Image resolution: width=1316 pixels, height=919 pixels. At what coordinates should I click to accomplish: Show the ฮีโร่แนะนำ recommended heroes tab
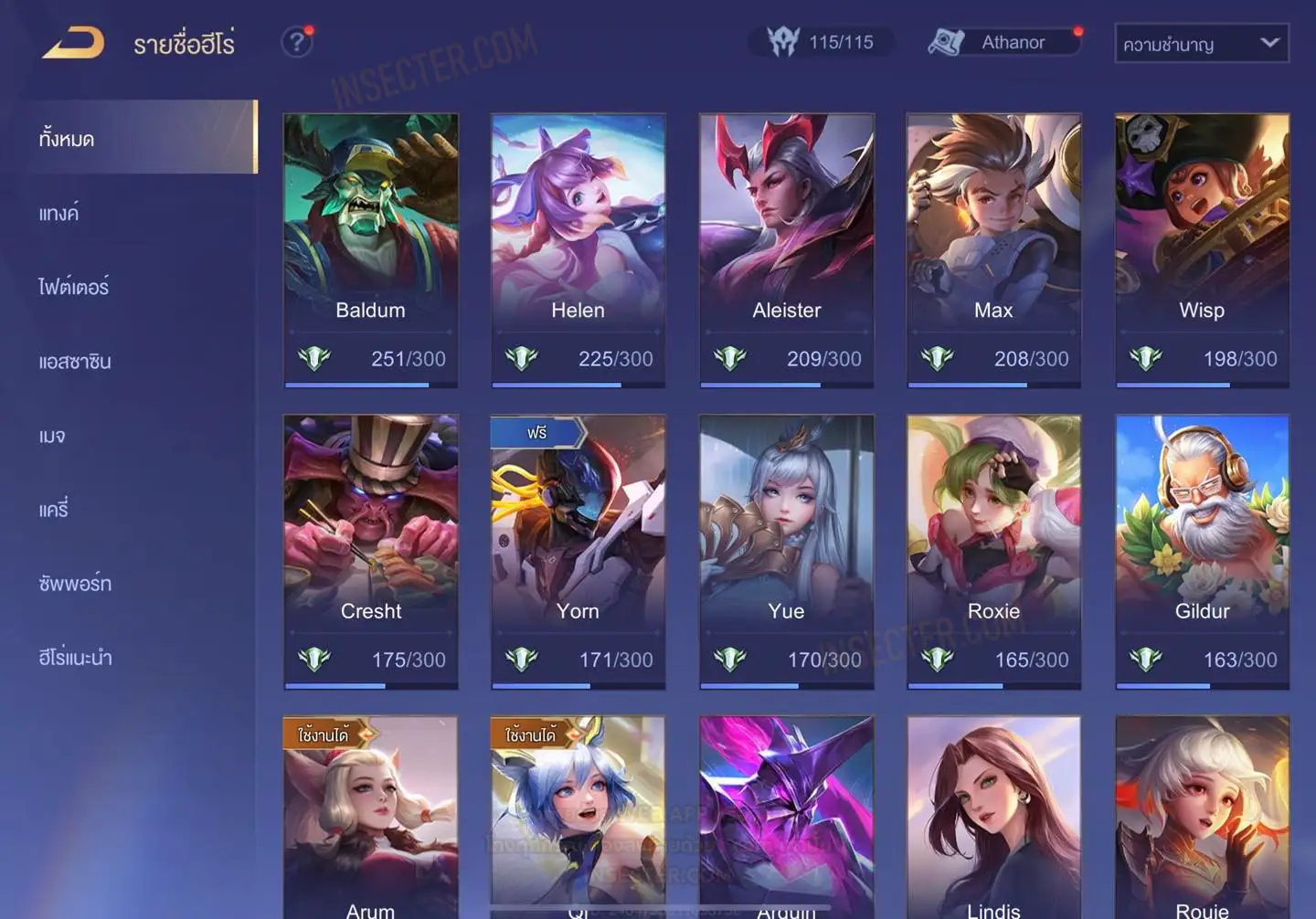[x=75, y=658]
